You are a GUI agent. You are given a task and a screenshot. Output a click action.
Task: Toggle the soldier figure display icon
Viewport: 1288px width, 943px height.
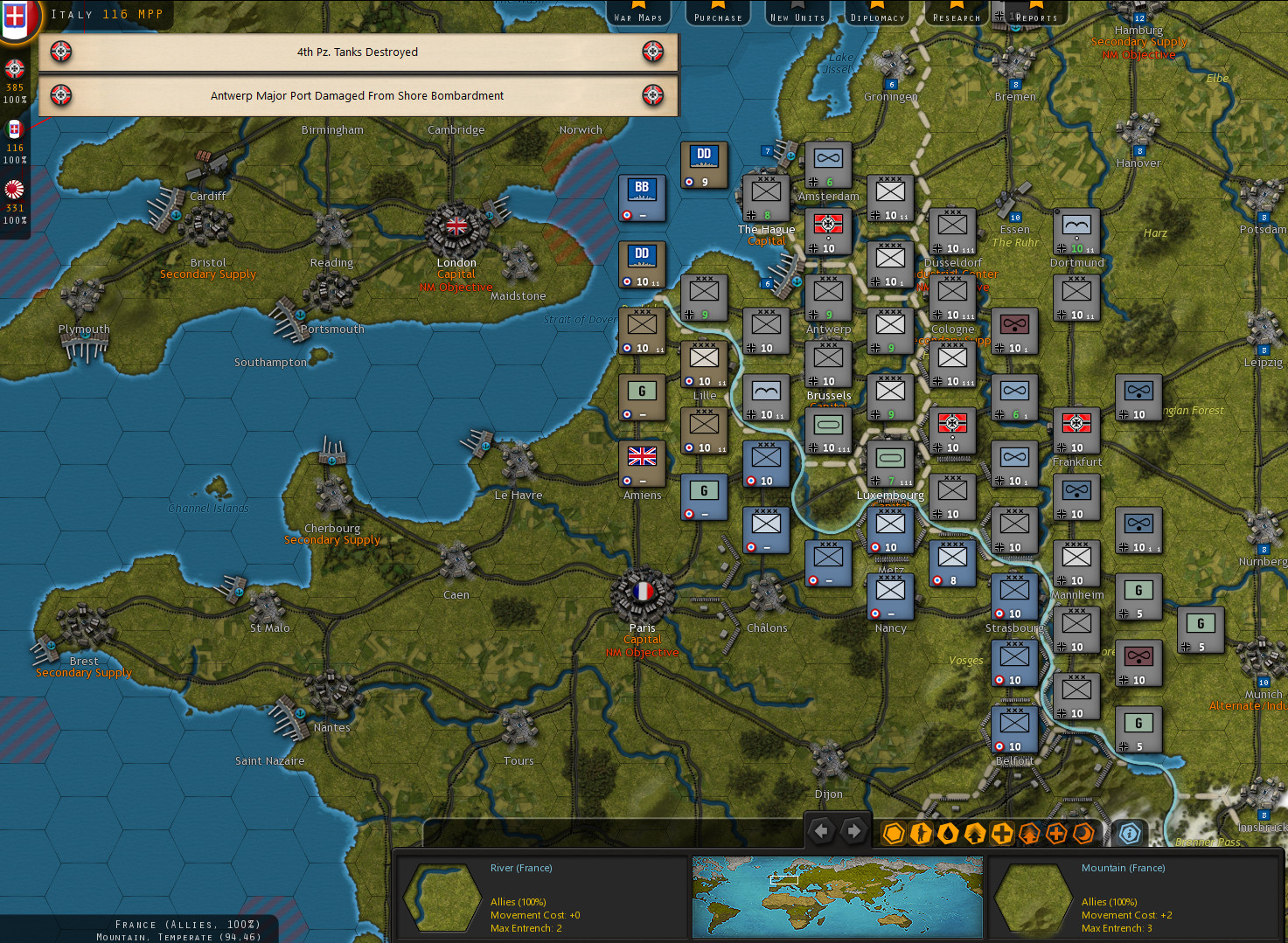920,834
